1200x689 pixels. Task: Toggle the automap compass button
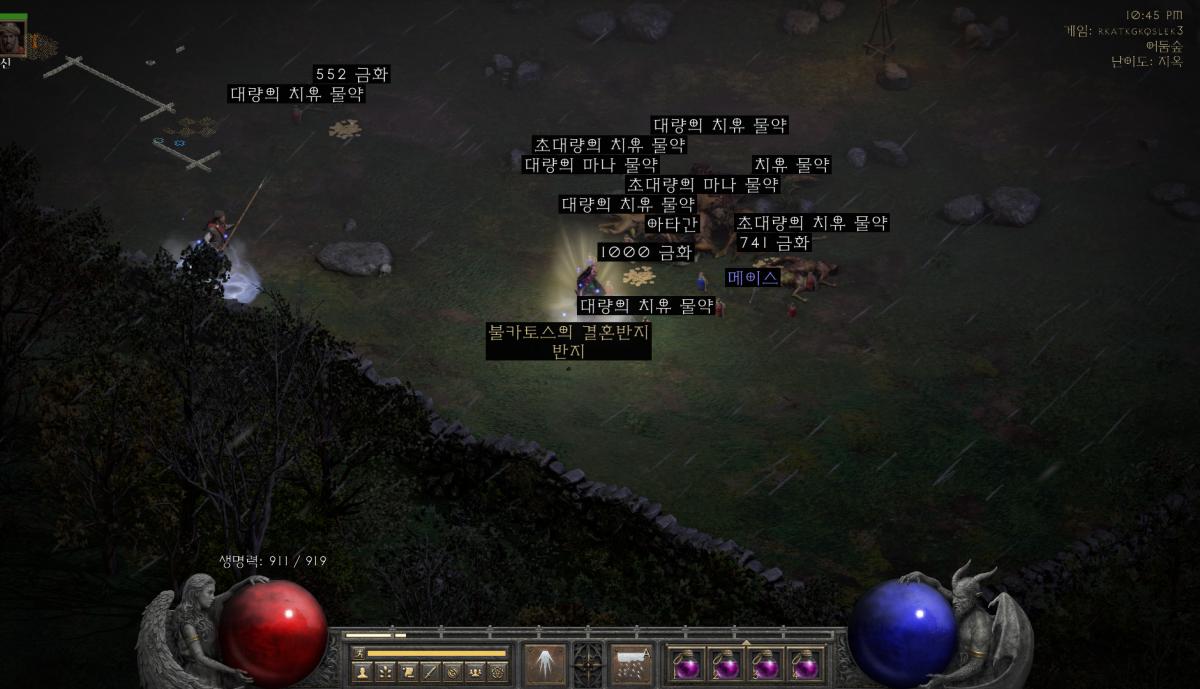[x=453, y=671]
